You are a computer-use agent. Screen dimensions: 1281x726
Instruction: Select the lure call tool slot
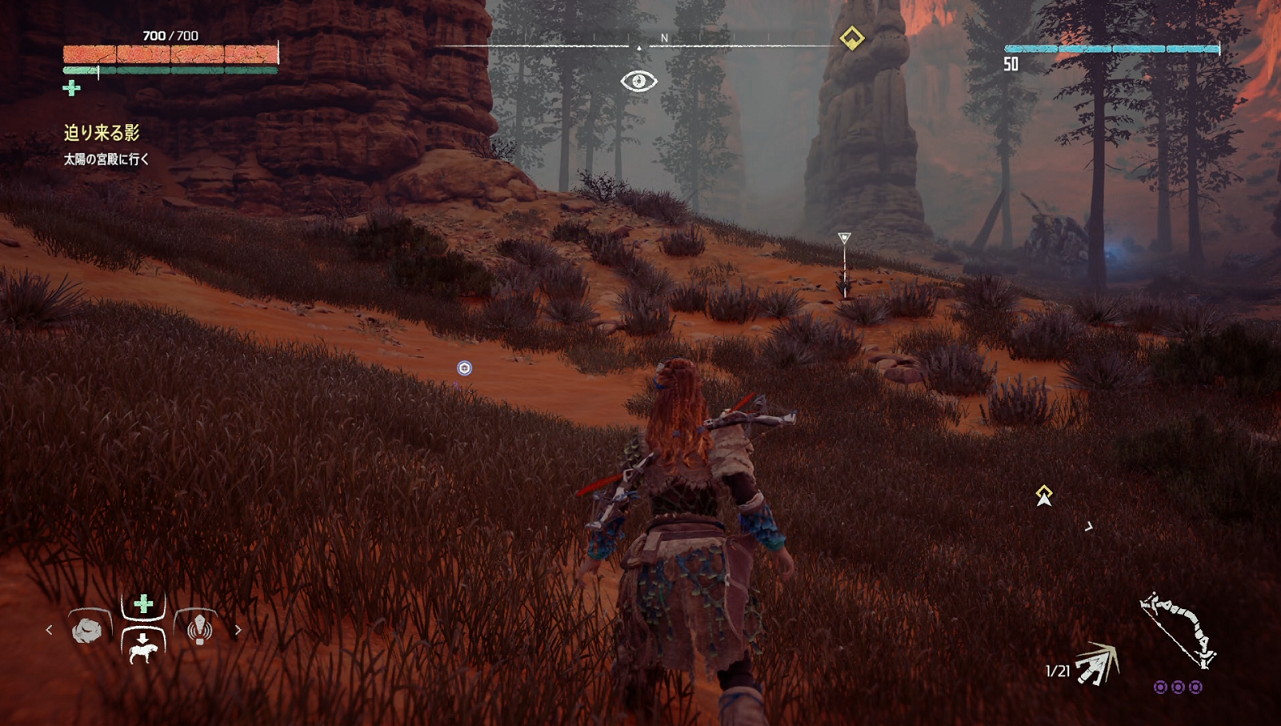tap(199, 629)
